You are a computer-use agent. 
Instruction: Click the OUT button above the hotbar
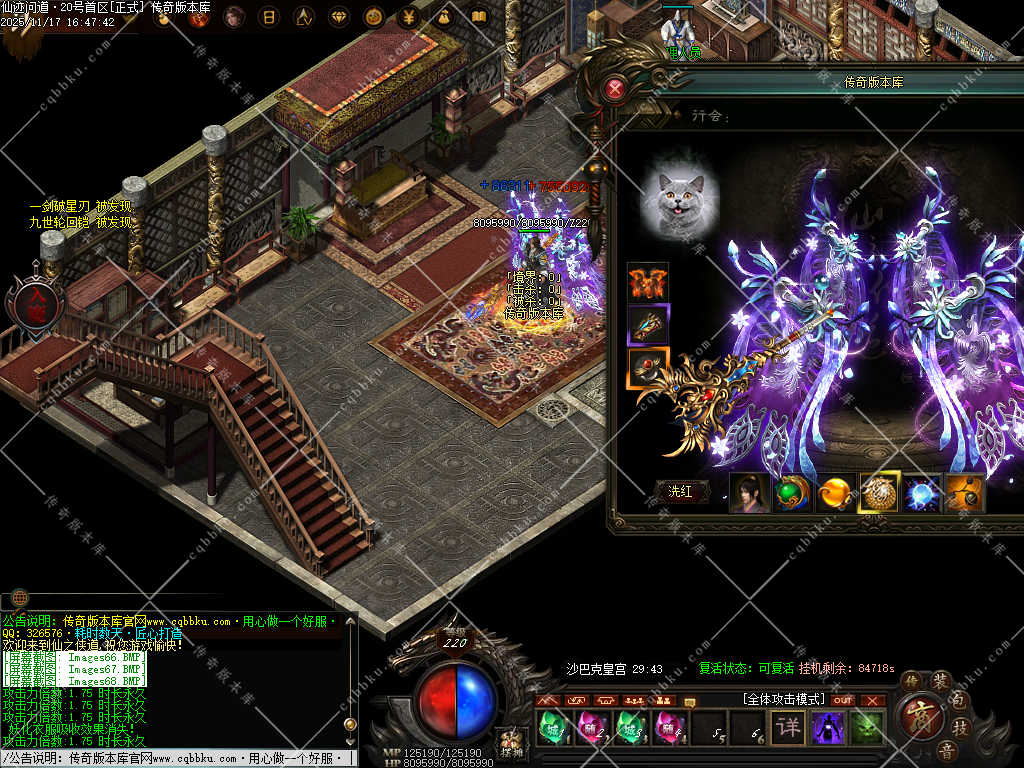coord(843,700)
